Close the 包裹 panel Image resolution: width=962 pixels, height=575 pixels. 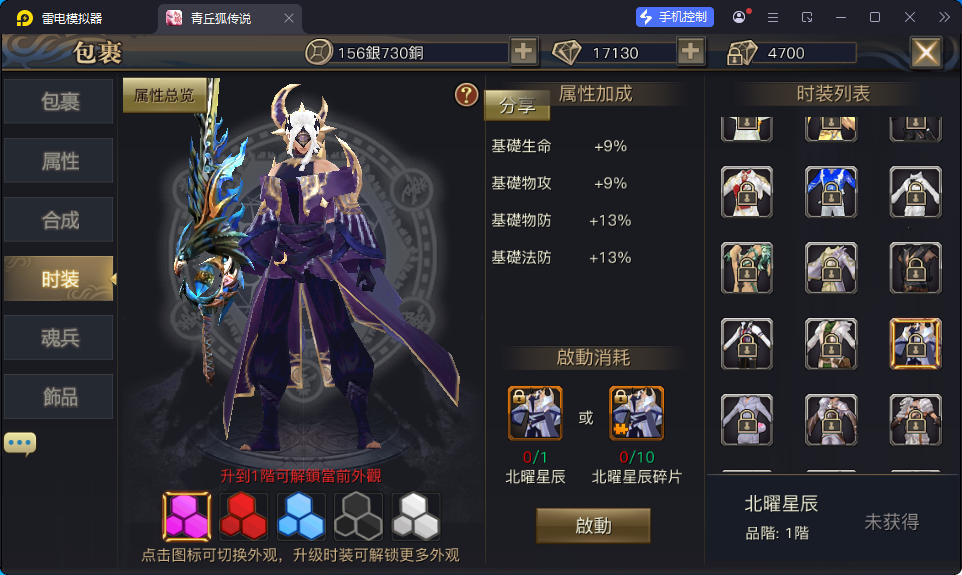tap(925, 52)
